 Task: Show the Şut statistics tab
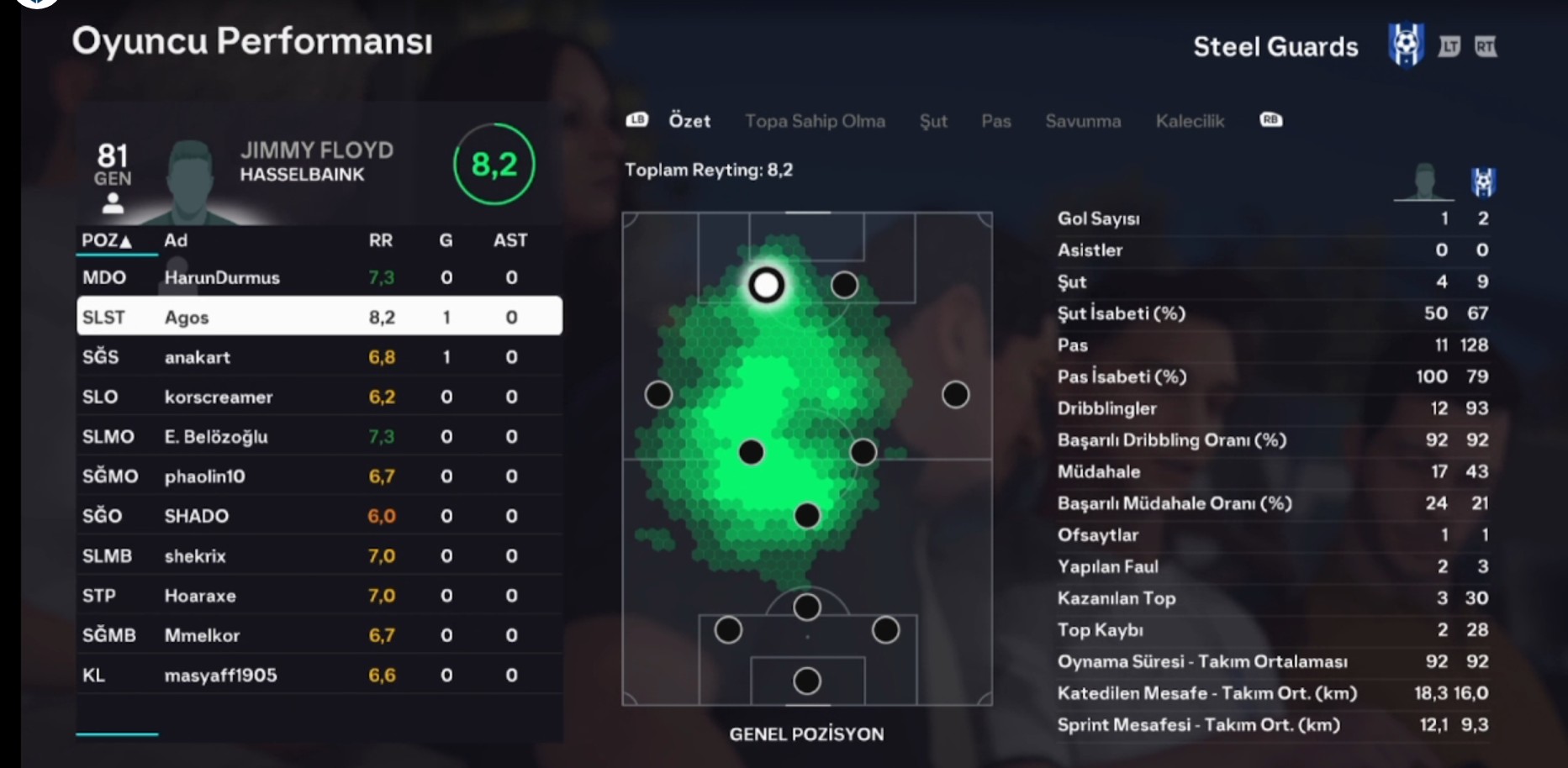click(933, 121)
